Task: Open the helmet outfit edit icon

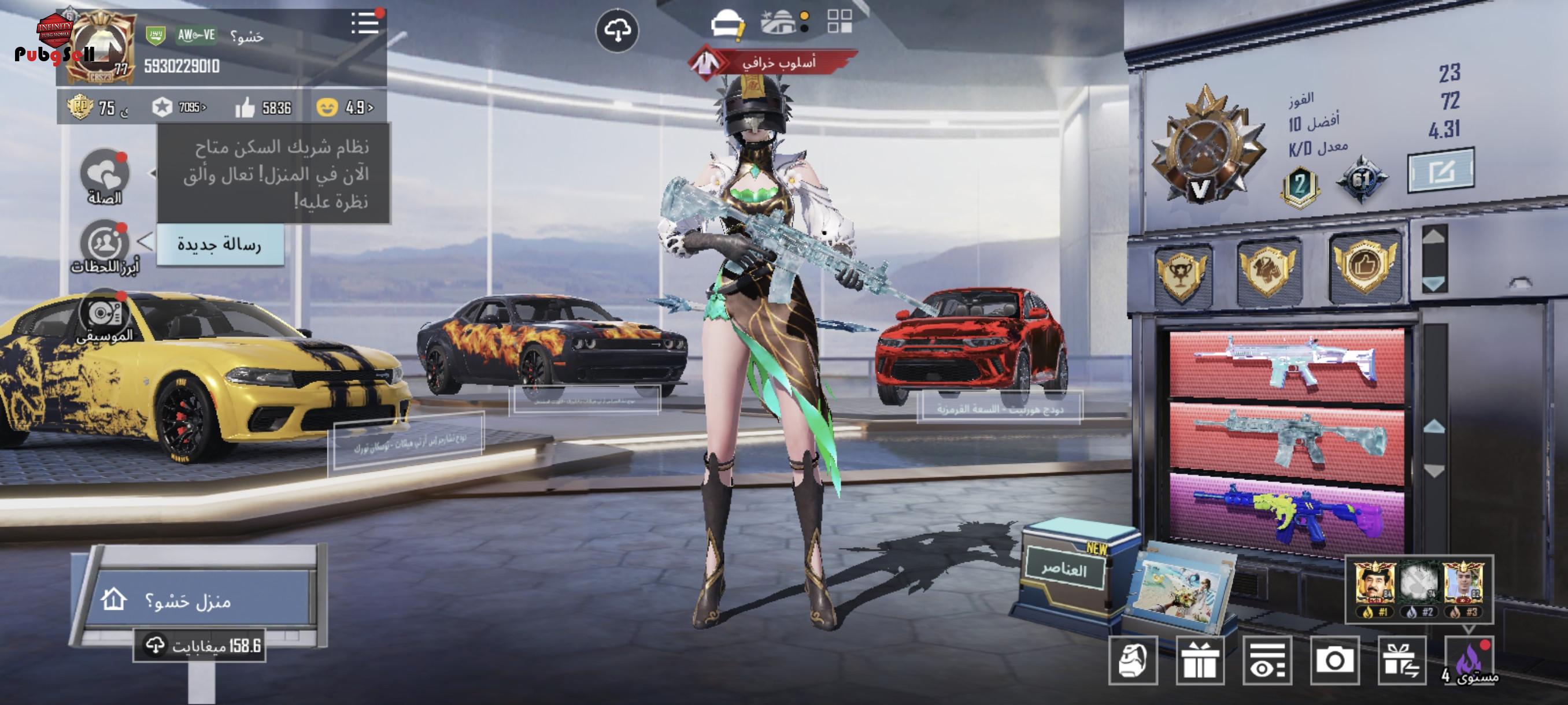Action: 727,25
